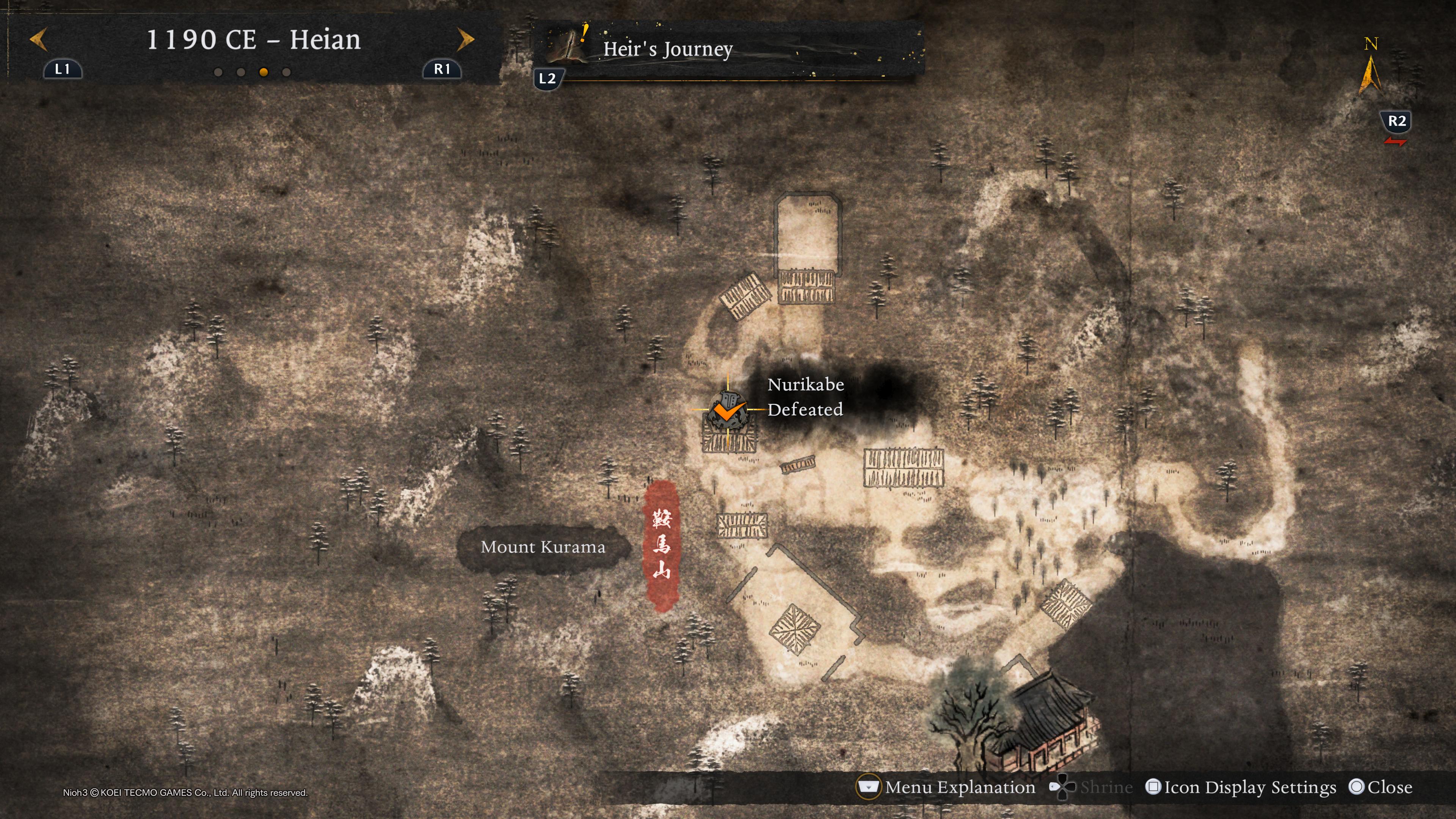Open the Heir's Journey quest tracker
Image resolution: width=1456 pixels, height=819 pixels.
[x=667, y=49]
